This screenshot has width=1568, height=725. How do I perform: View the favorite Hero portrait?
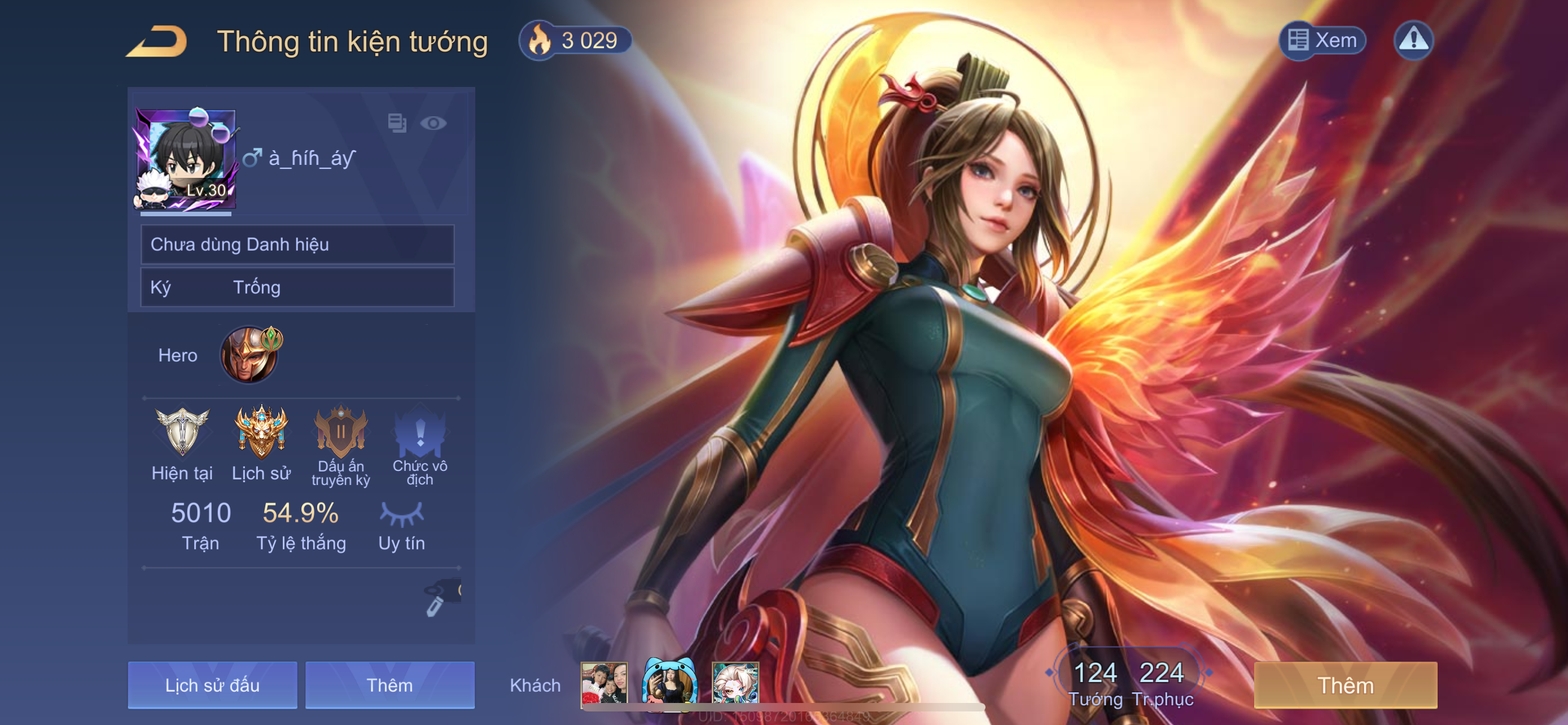[x=249, y=355]
